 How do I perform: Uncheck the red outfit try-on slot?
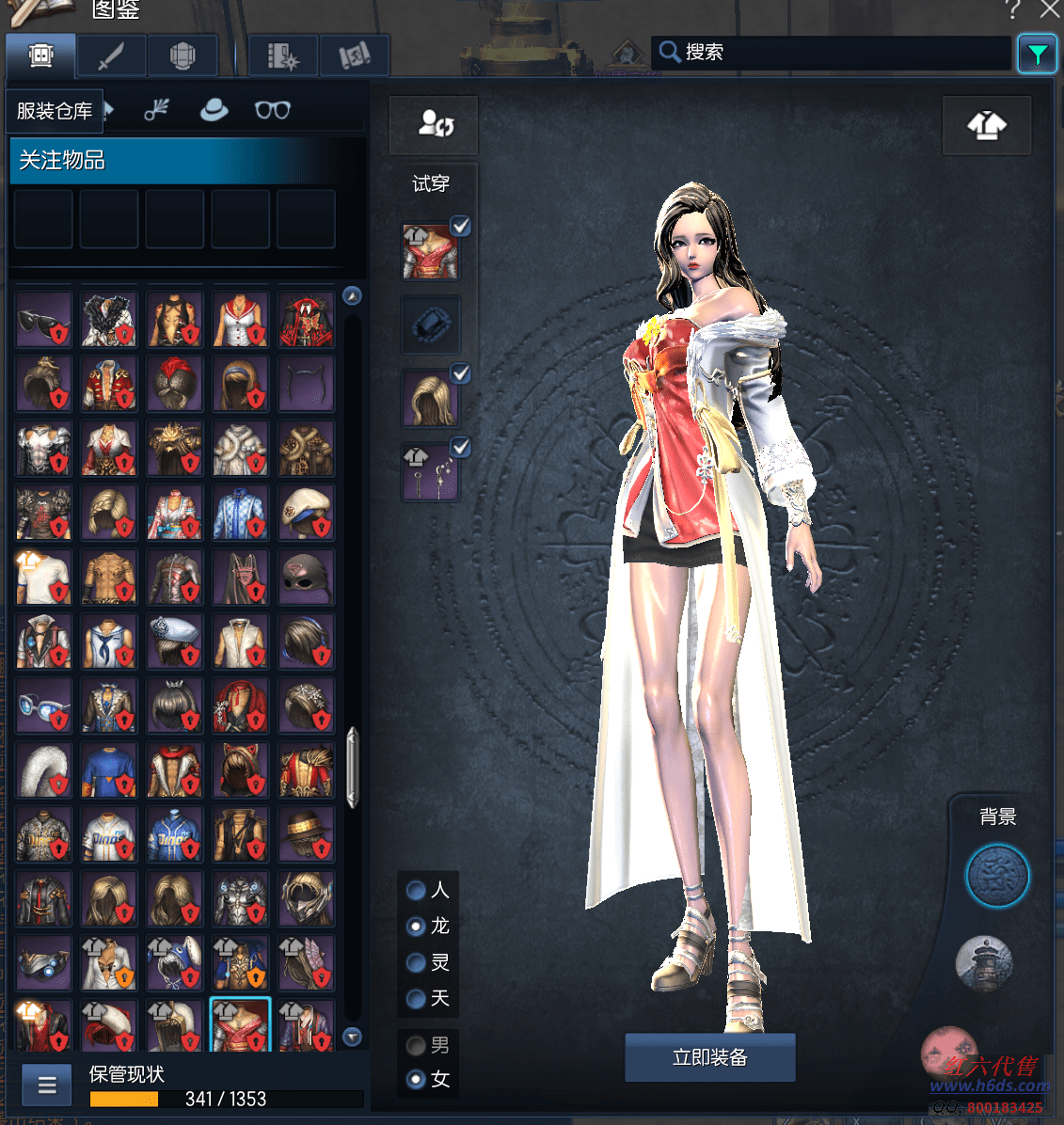click(x=460, y=226)
